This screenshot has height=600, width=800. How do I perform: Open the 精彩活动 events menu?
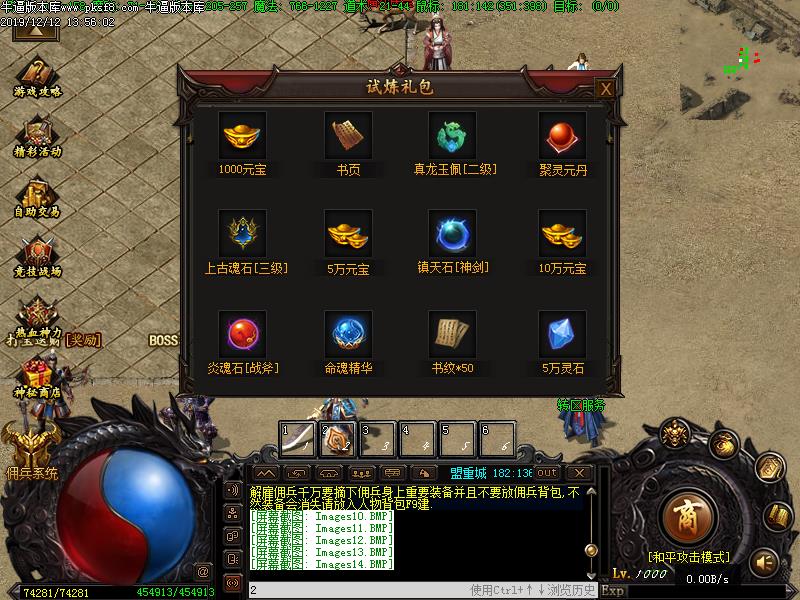pyautogui.click(x=38, y=136)
